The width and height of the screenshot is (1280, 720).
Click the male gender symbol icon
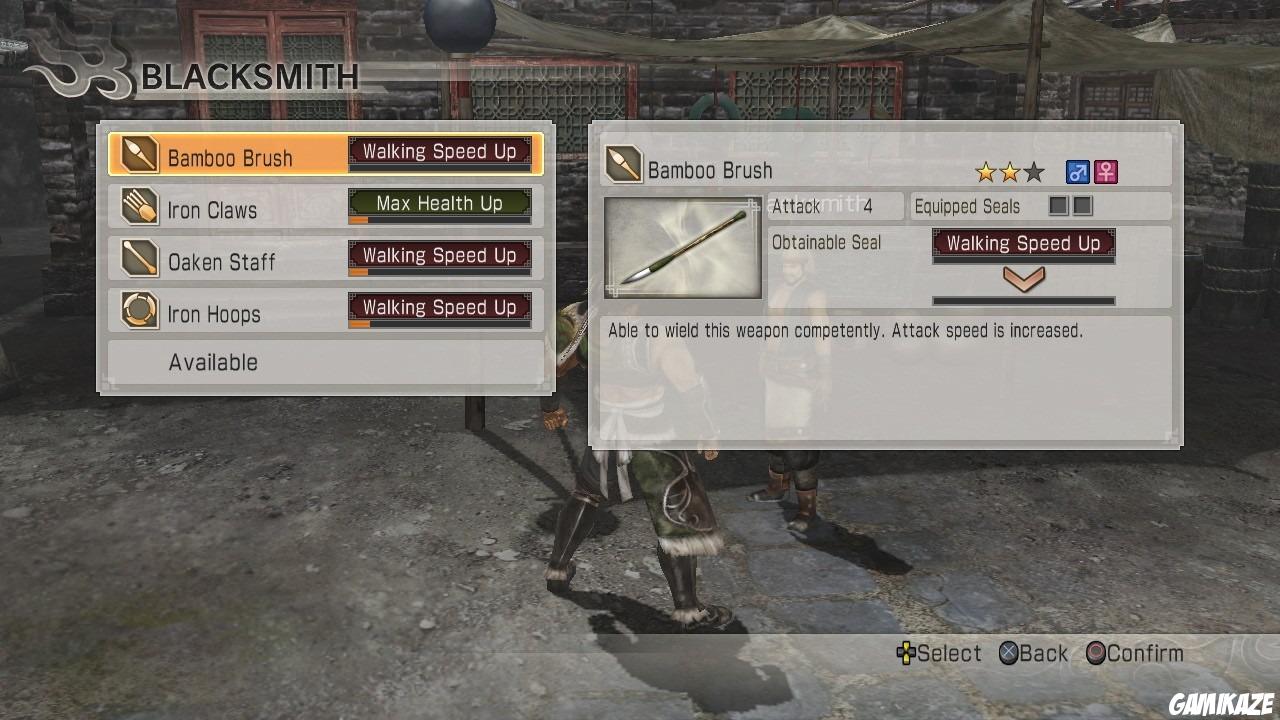1077,172
